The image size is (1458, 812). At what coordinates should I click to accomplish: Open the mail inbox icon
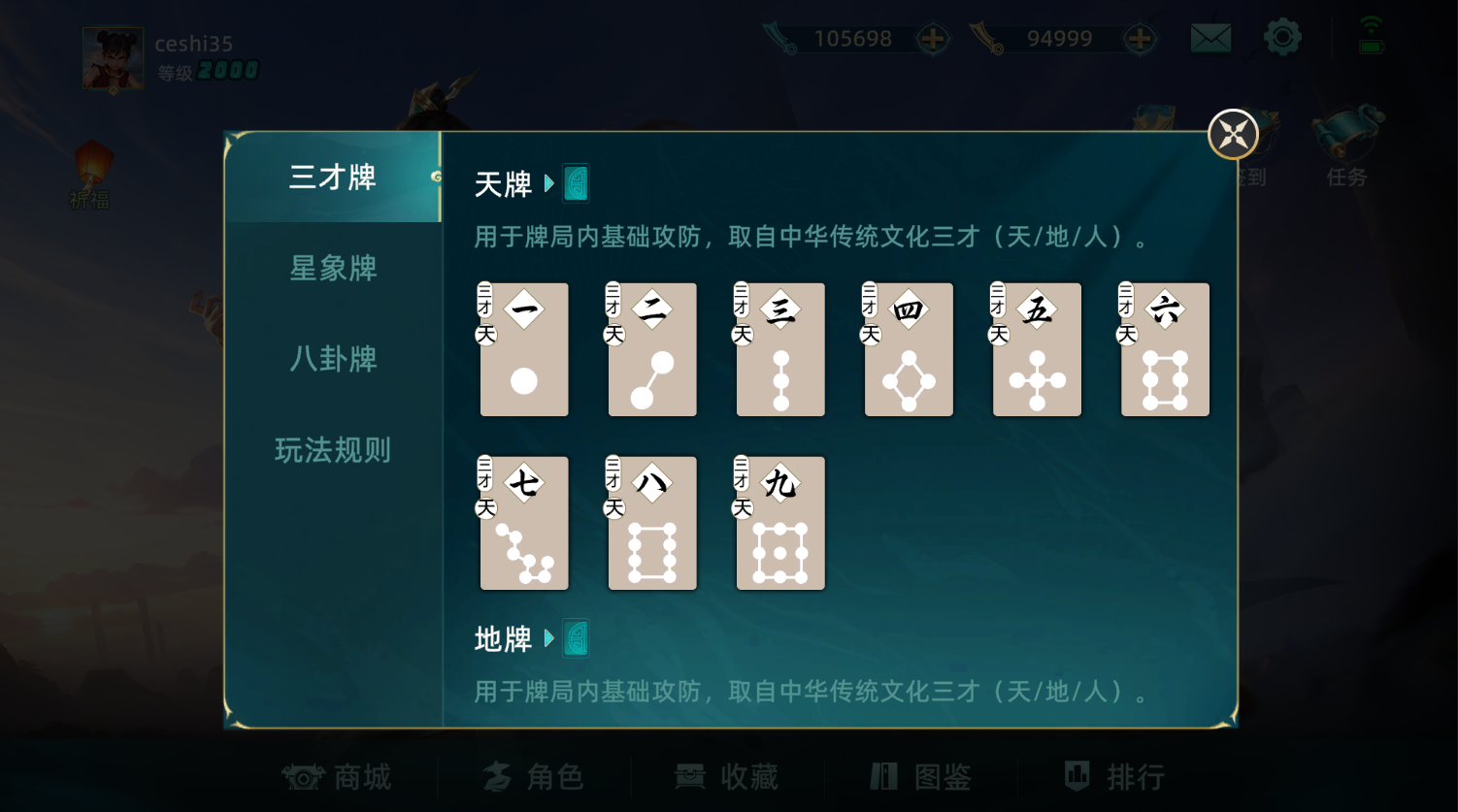click(x=1209, y=38)
